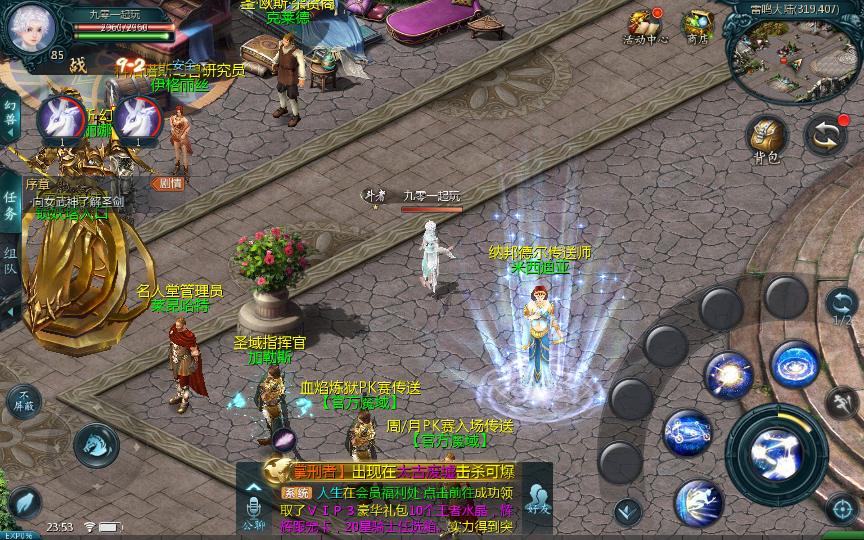The width and height of the screenshot is (864, 540).
Task: Activate the swirling galaxy vortex skill
Action: tap(795, 364)
